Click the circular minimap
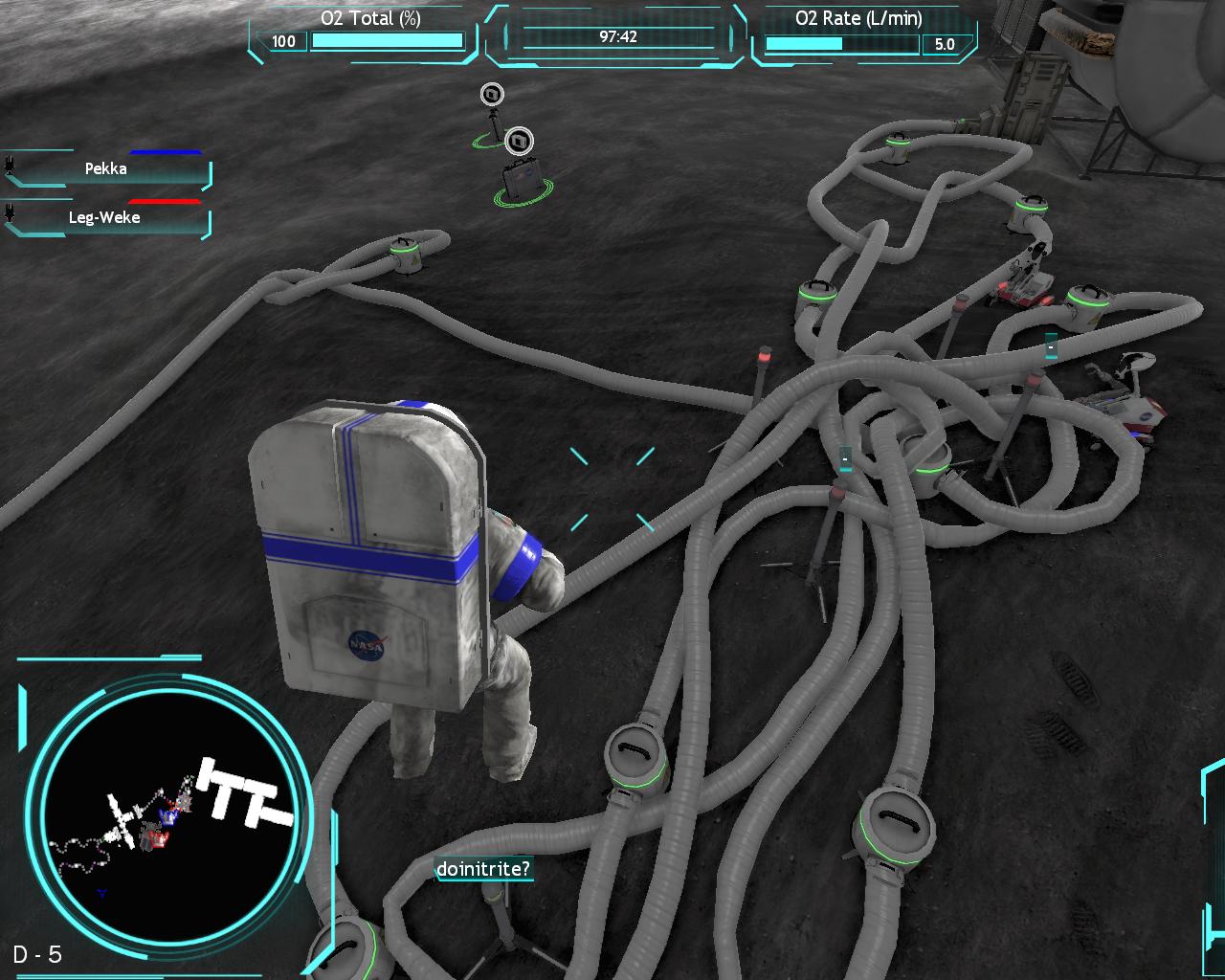The width and height of the screenshot is (1225, 980). 168,815
